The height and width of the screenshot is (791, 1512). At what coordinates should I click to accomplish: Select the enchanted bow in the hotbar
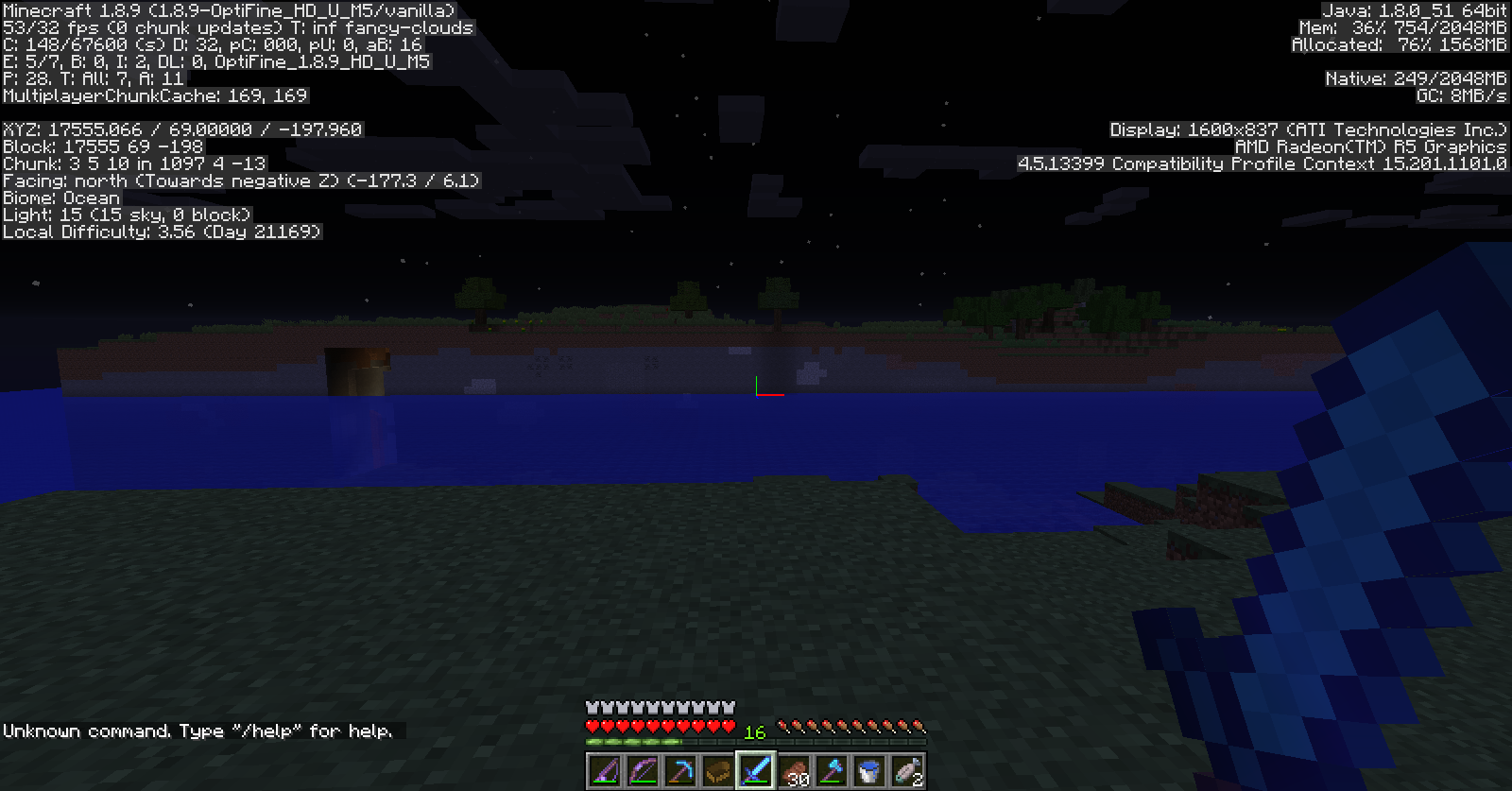[641, 772]
